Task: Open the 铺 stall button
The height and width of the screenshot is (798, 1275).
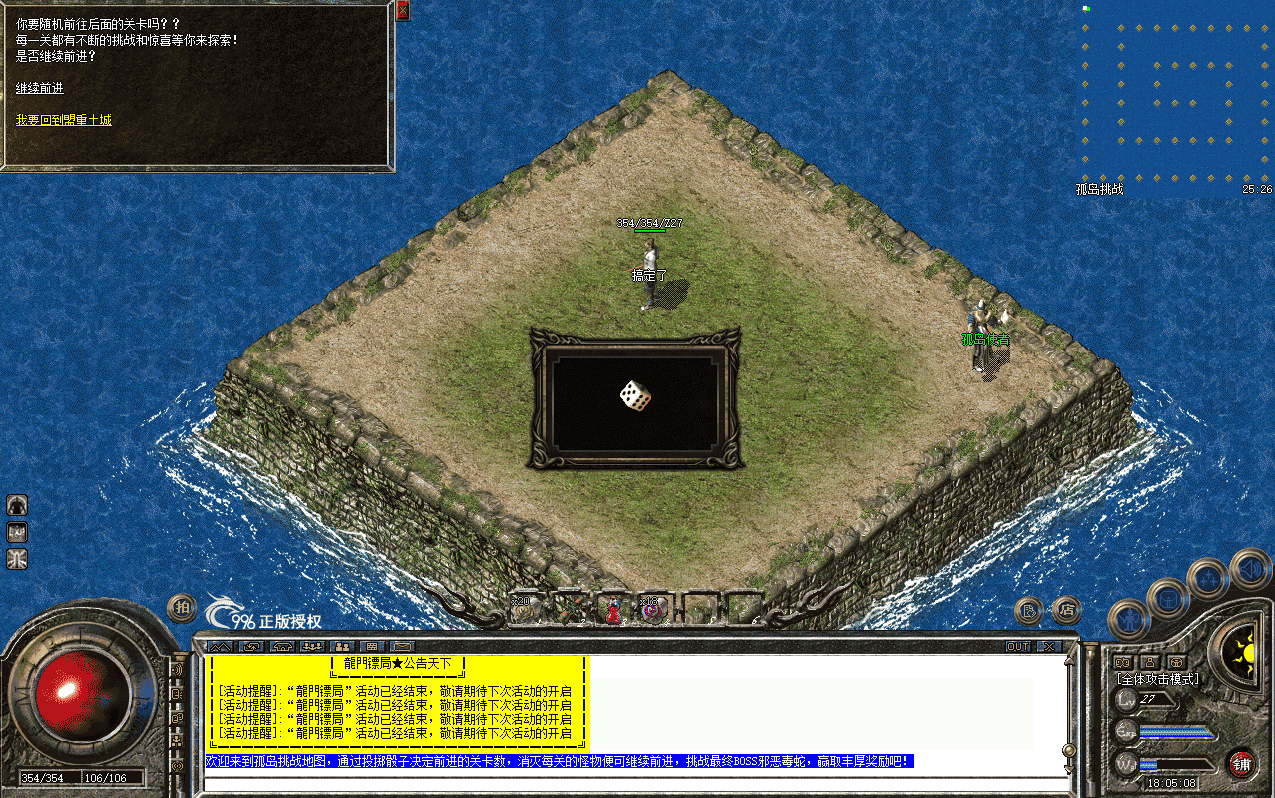Action: (1241, 763)
